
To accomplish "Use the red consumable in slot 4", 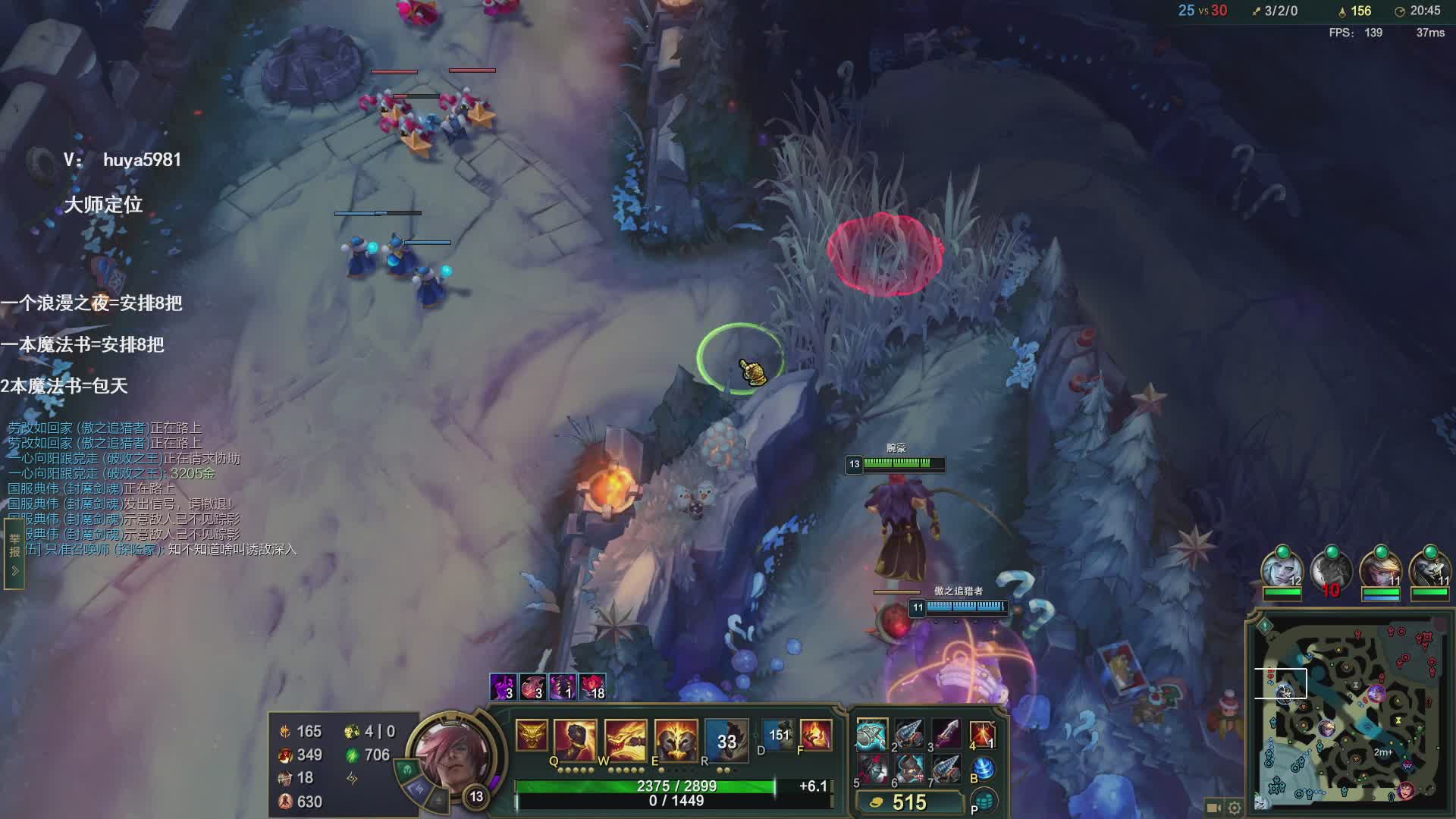I will click(982, 734).
